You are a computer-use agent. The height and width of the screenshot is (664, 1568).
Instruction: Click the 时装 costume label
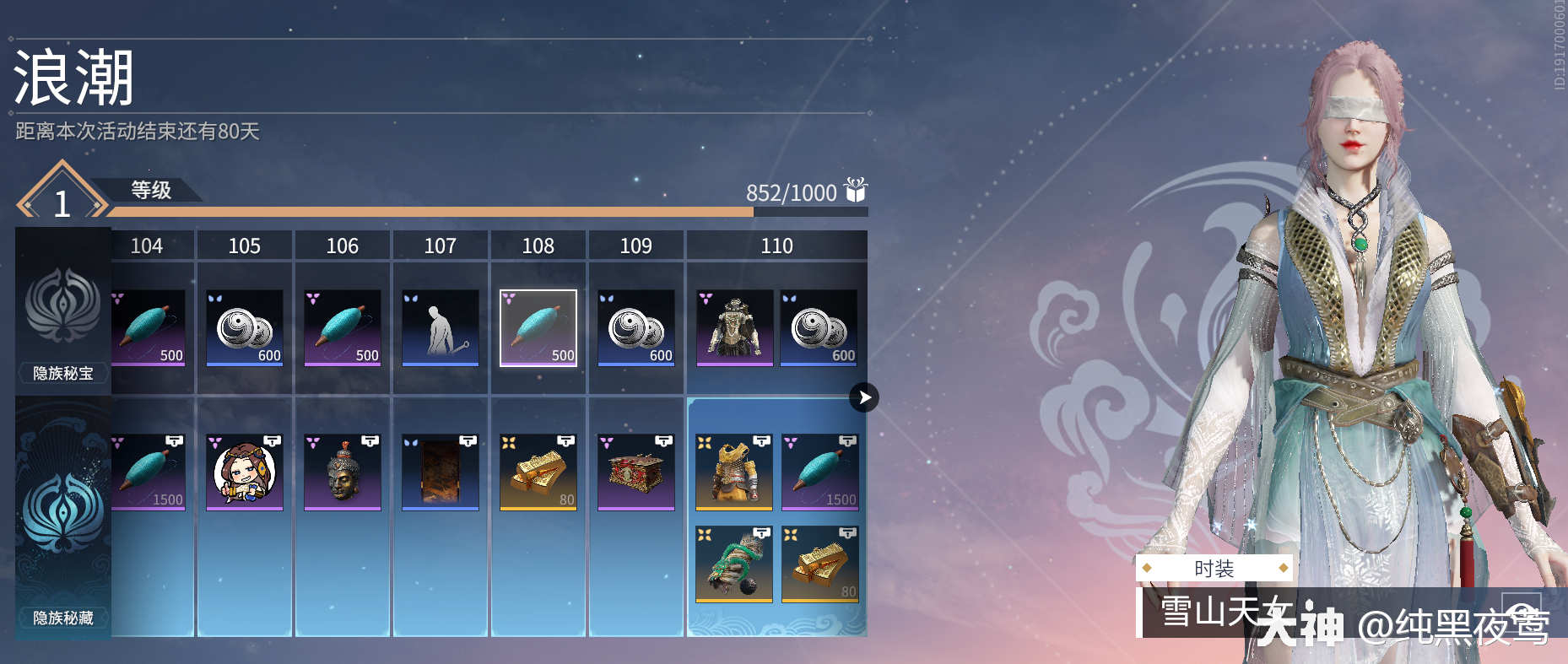pos(1214,569)
